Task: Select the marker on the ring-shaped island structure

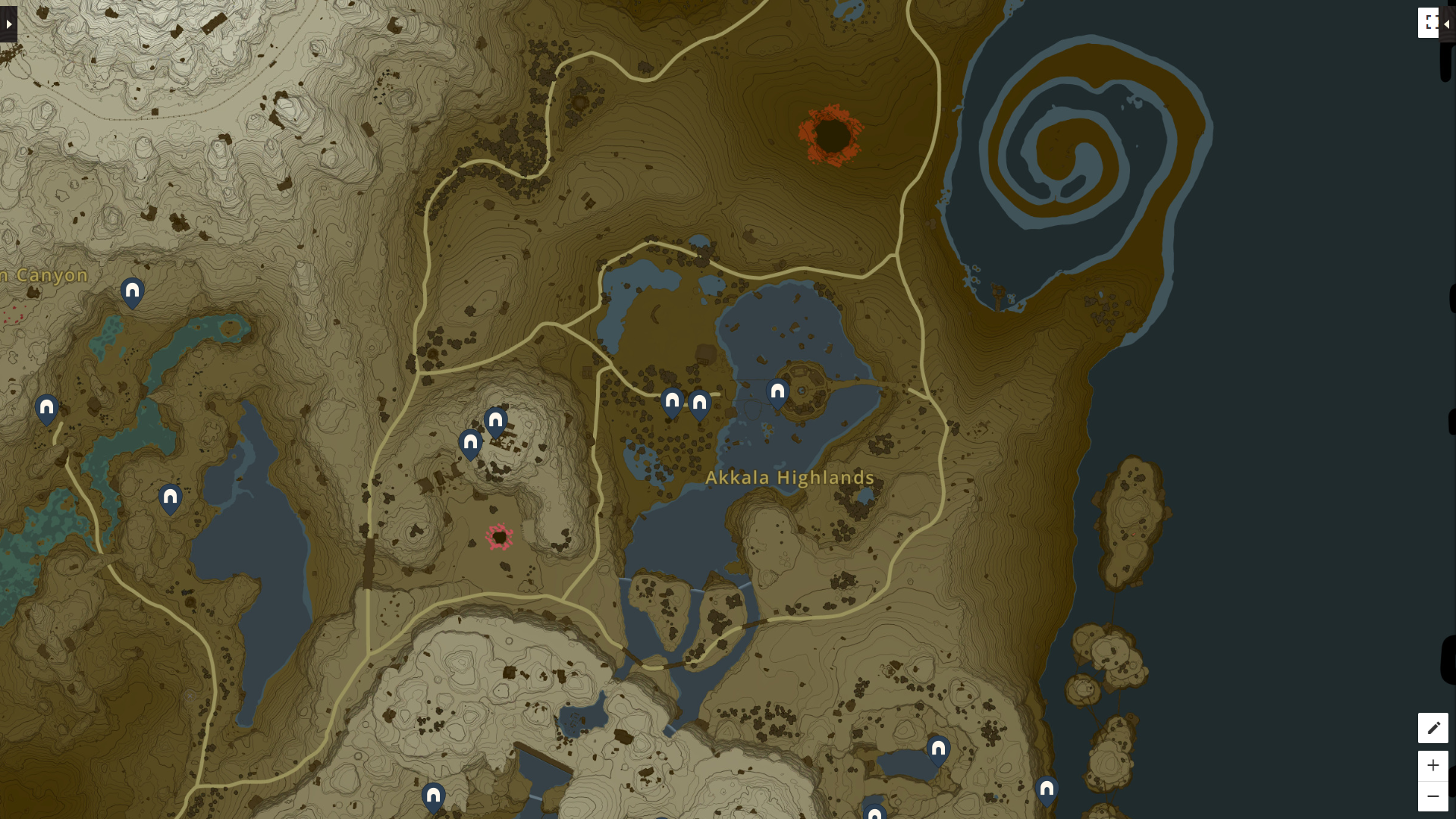Action: coord(777,391)
